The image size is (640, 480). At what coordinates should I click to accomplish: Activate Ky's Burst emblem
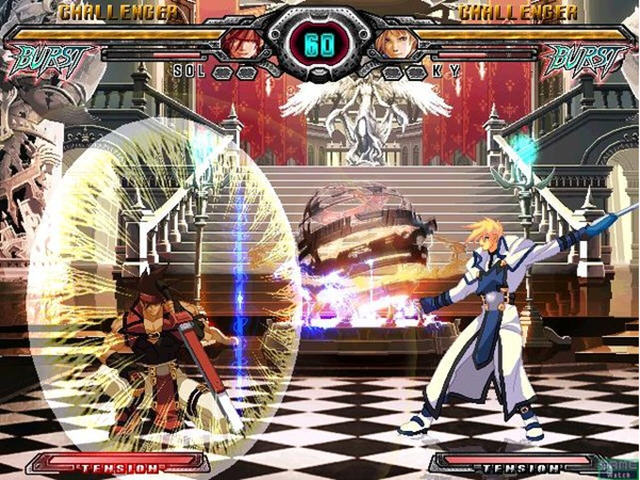click(x=587, y=60)
